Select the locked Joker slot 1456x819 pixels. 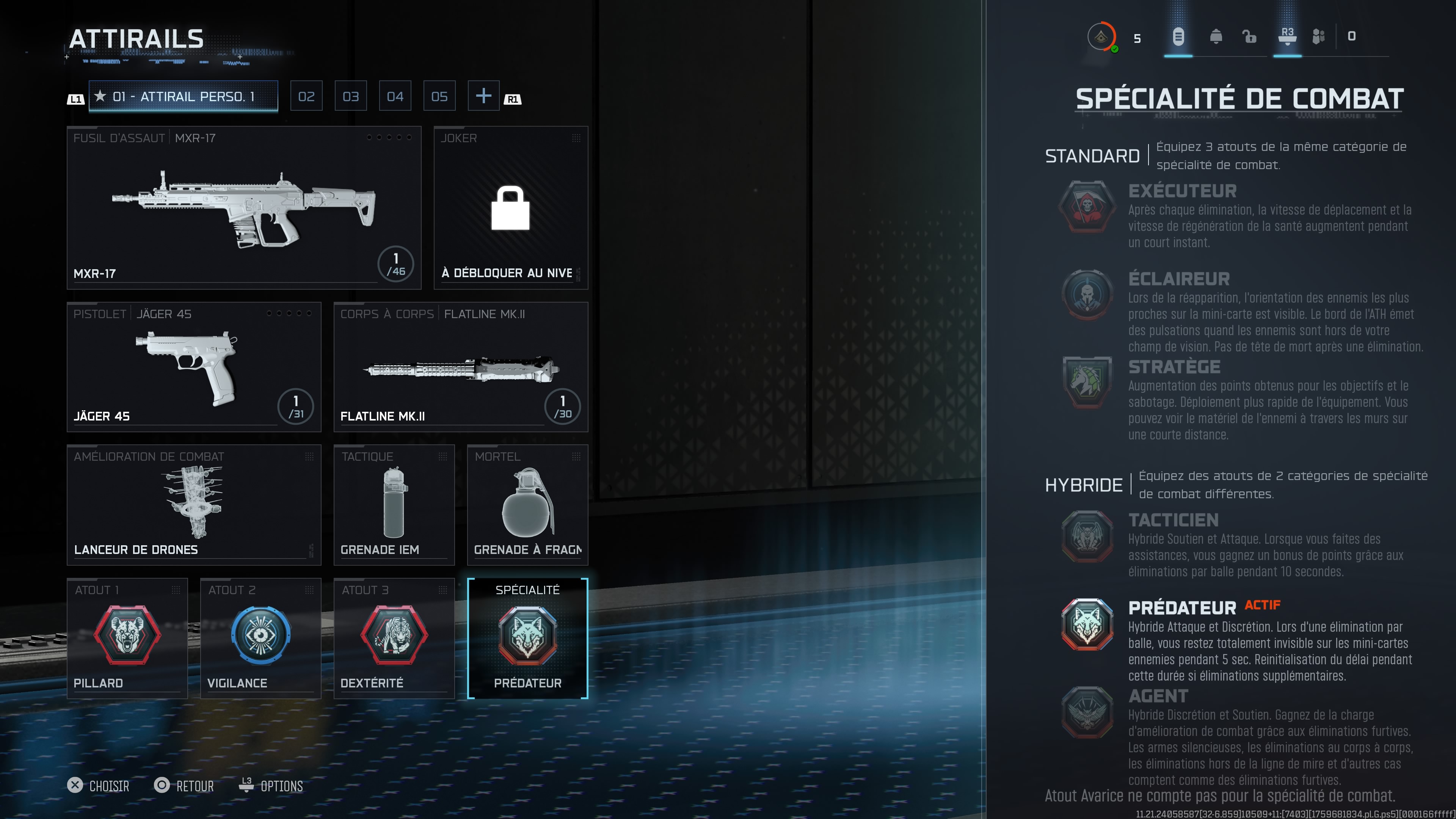[510, 208]
